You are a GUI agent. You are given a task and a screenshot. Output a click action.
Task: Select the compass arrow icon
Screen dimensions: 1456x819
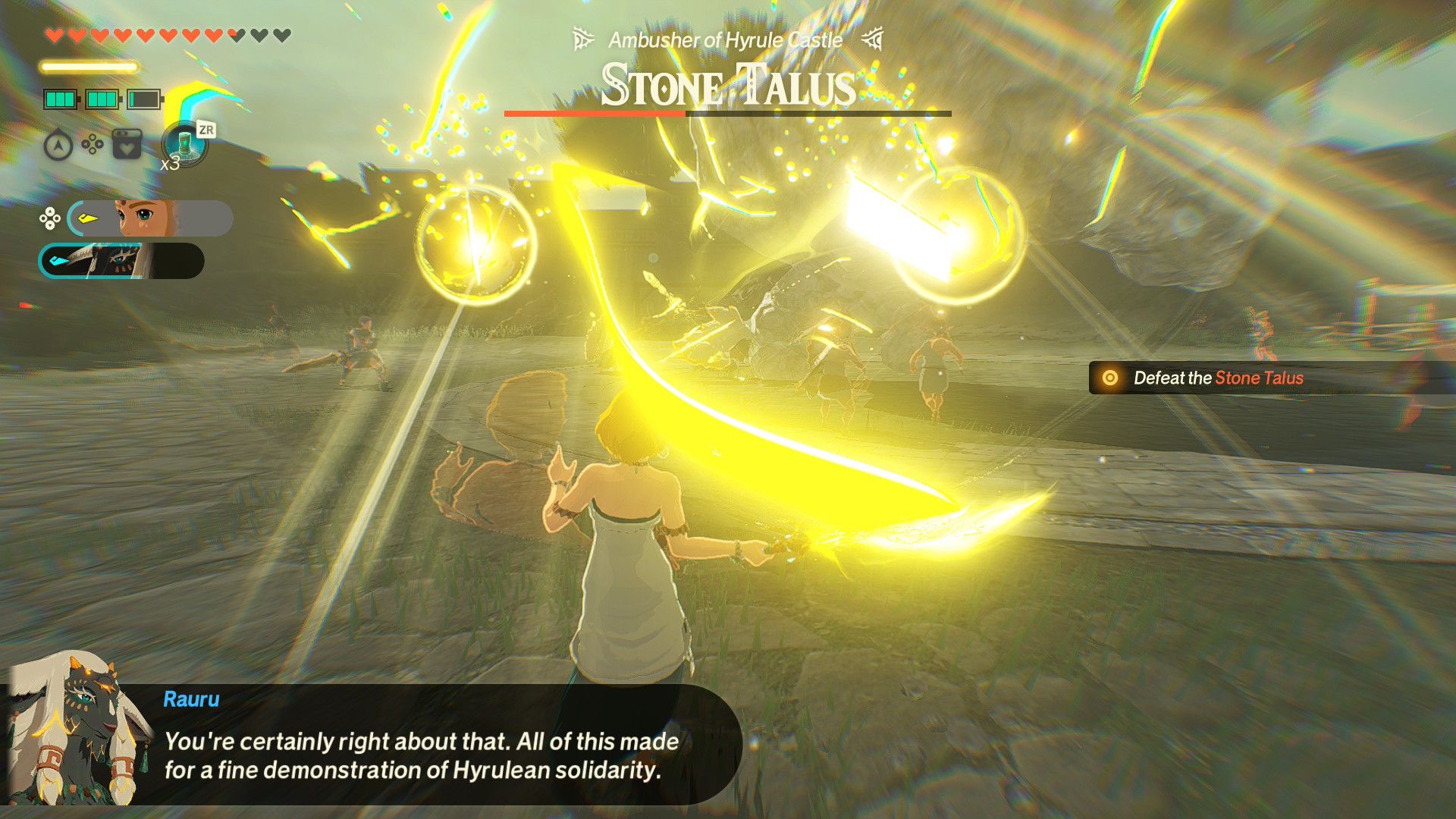click(x=58, y=145)
